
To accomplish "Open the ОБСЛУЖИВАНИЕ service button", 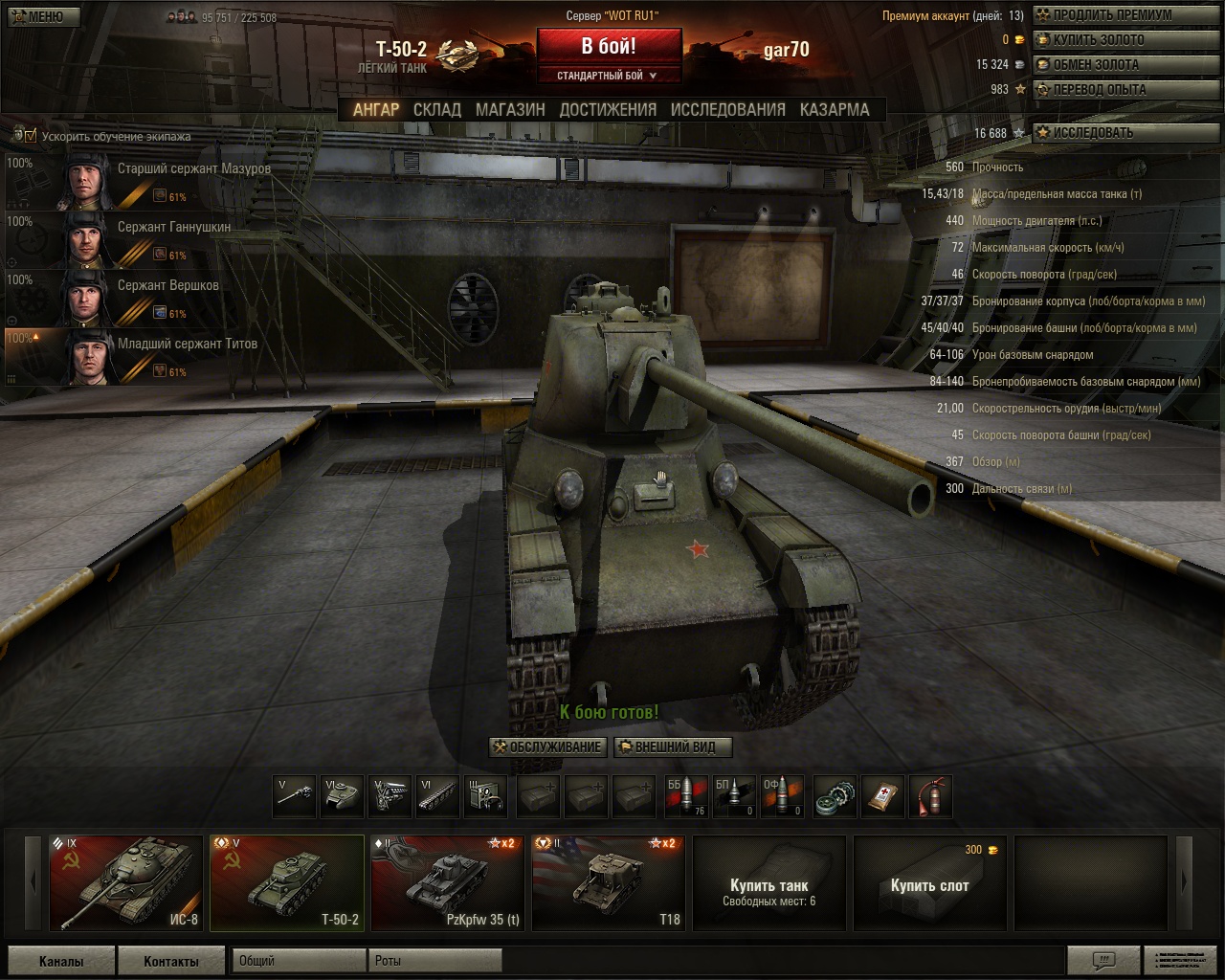I will (547, 747).
